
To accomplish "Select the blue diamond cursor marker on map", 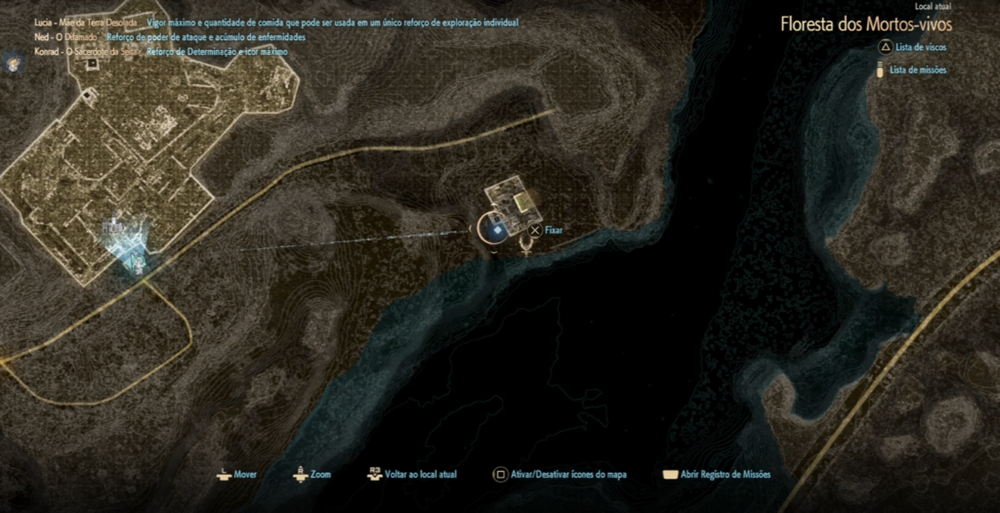I will 497,230.
